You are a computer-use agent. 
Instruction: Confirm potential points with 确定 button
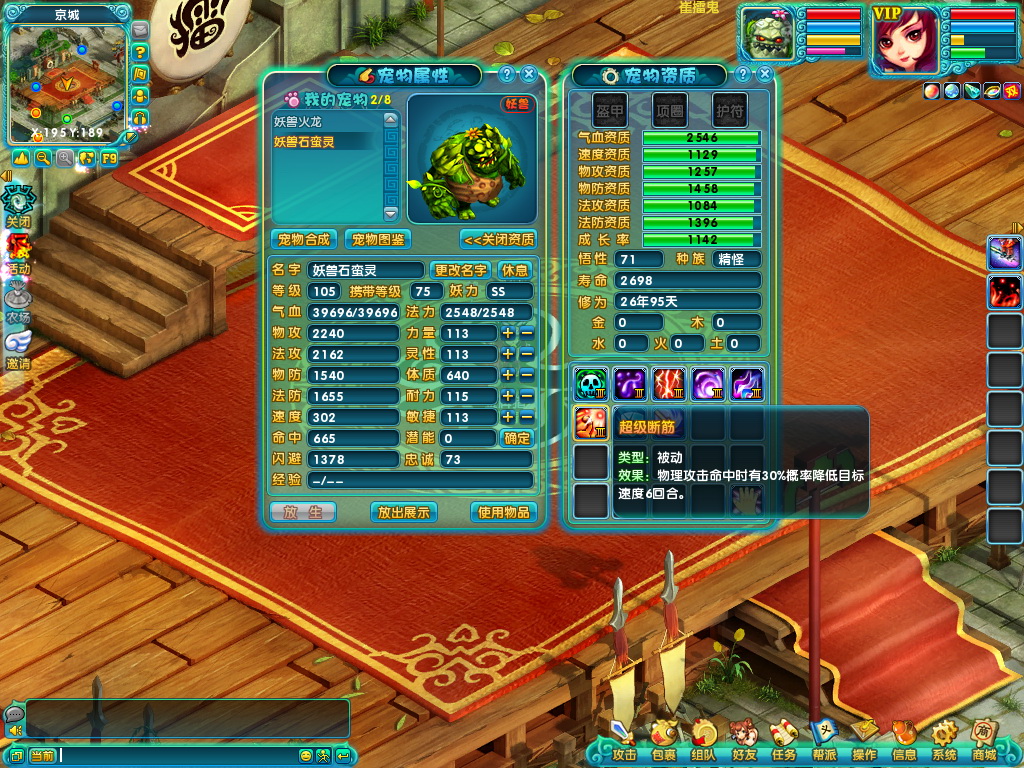[x=517, y=438]
